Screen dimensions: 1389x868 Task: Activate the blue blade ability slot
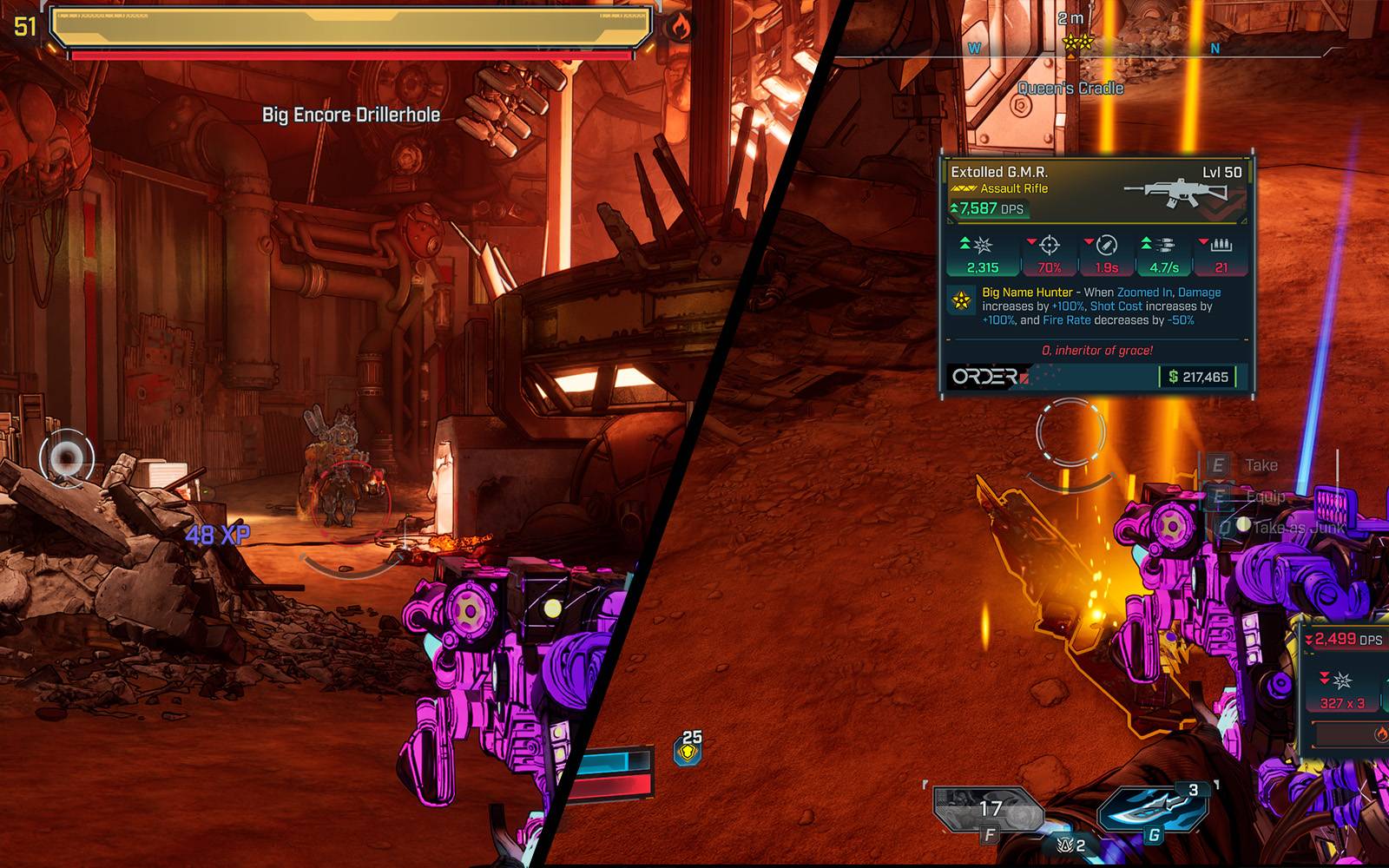[x=1151, y=809]
